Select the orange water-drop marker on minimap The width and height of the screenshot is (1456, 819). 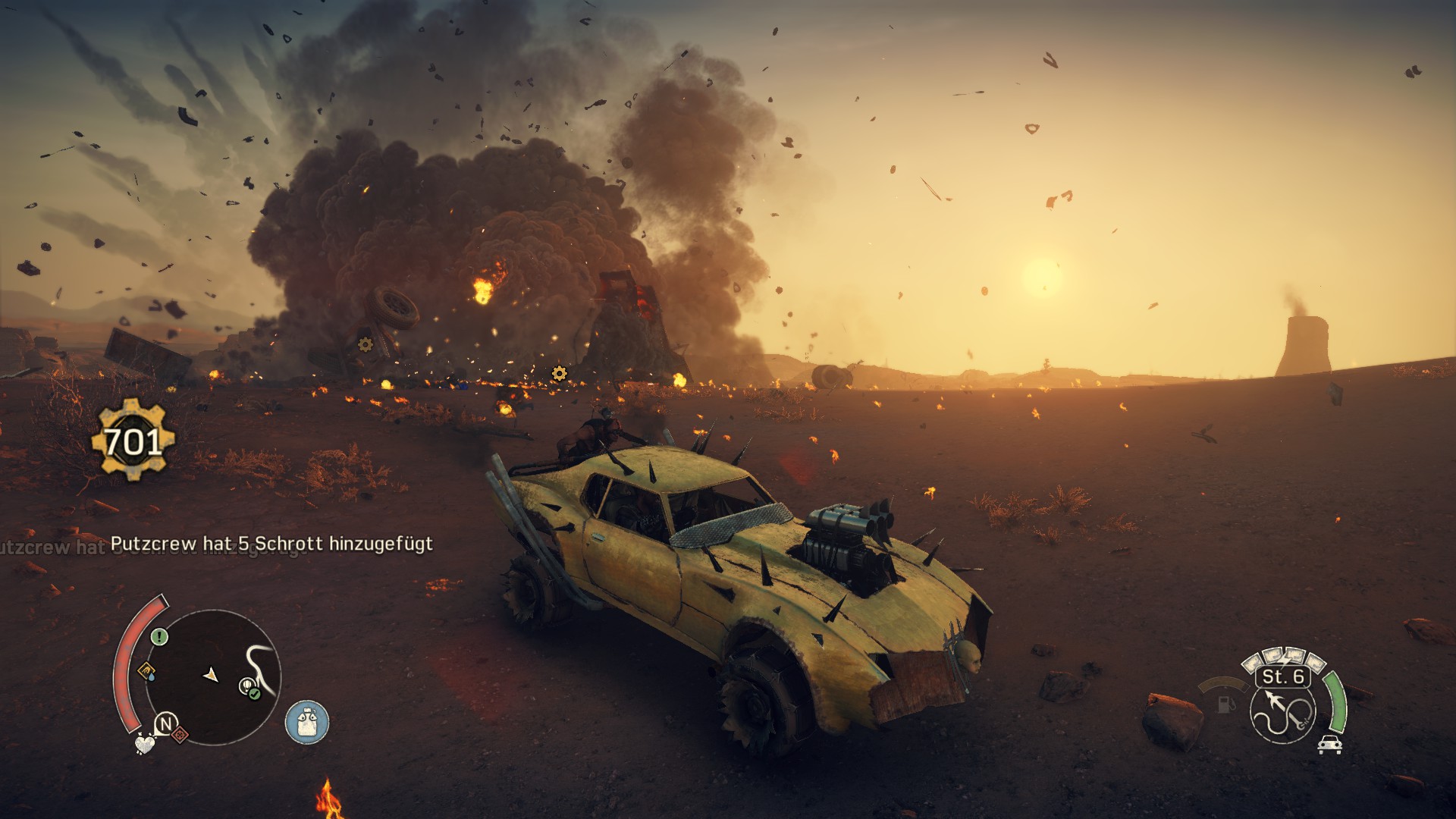pos(147,671)
